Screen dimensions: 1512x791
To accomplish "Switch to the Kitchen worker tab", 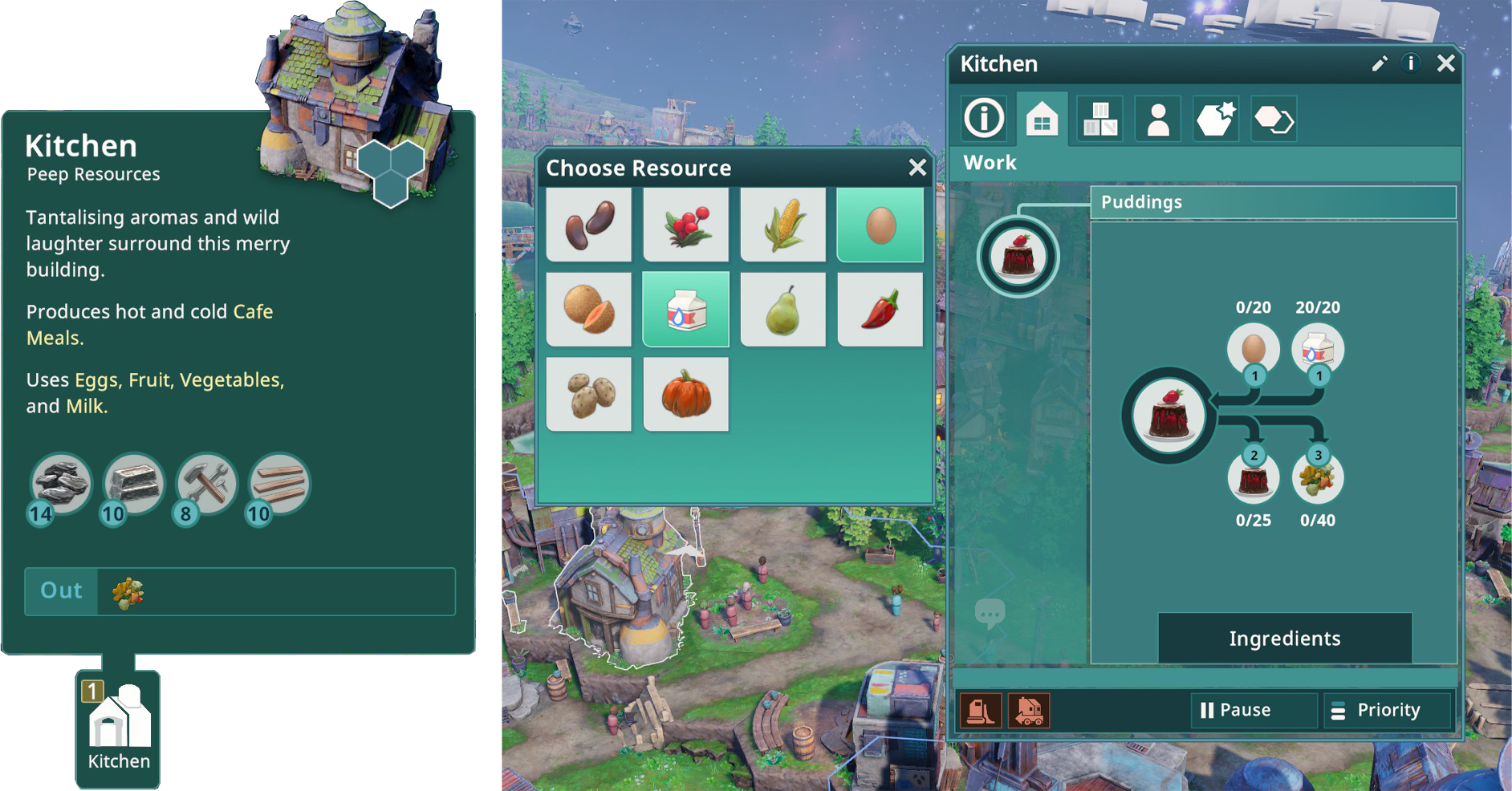I will tap(1158, 120).
